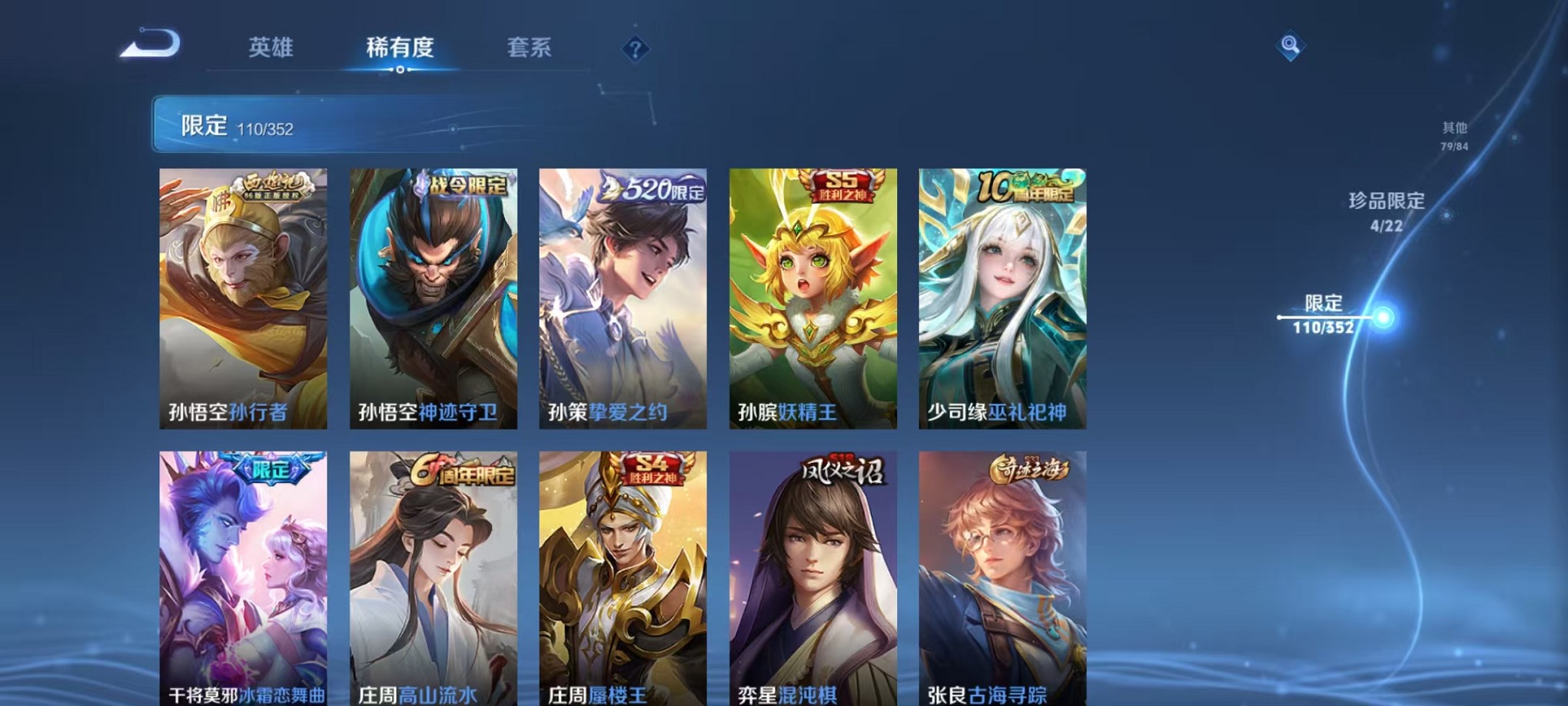Switch to the 套系 tab

(x=532, y=48)
